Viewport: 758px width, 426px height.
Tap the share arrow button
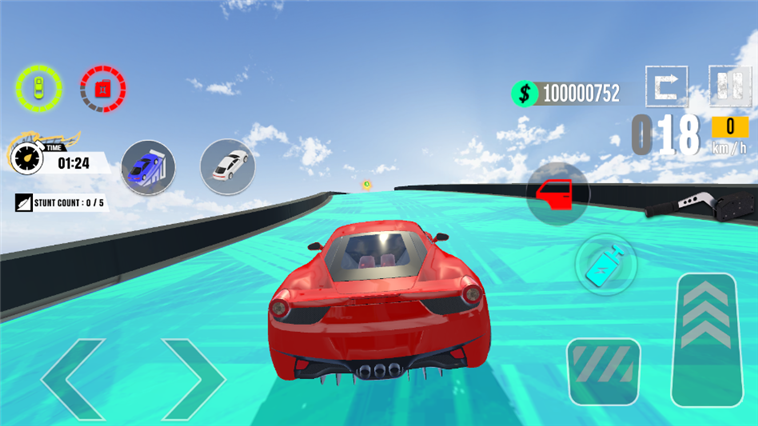click(666, 86)
